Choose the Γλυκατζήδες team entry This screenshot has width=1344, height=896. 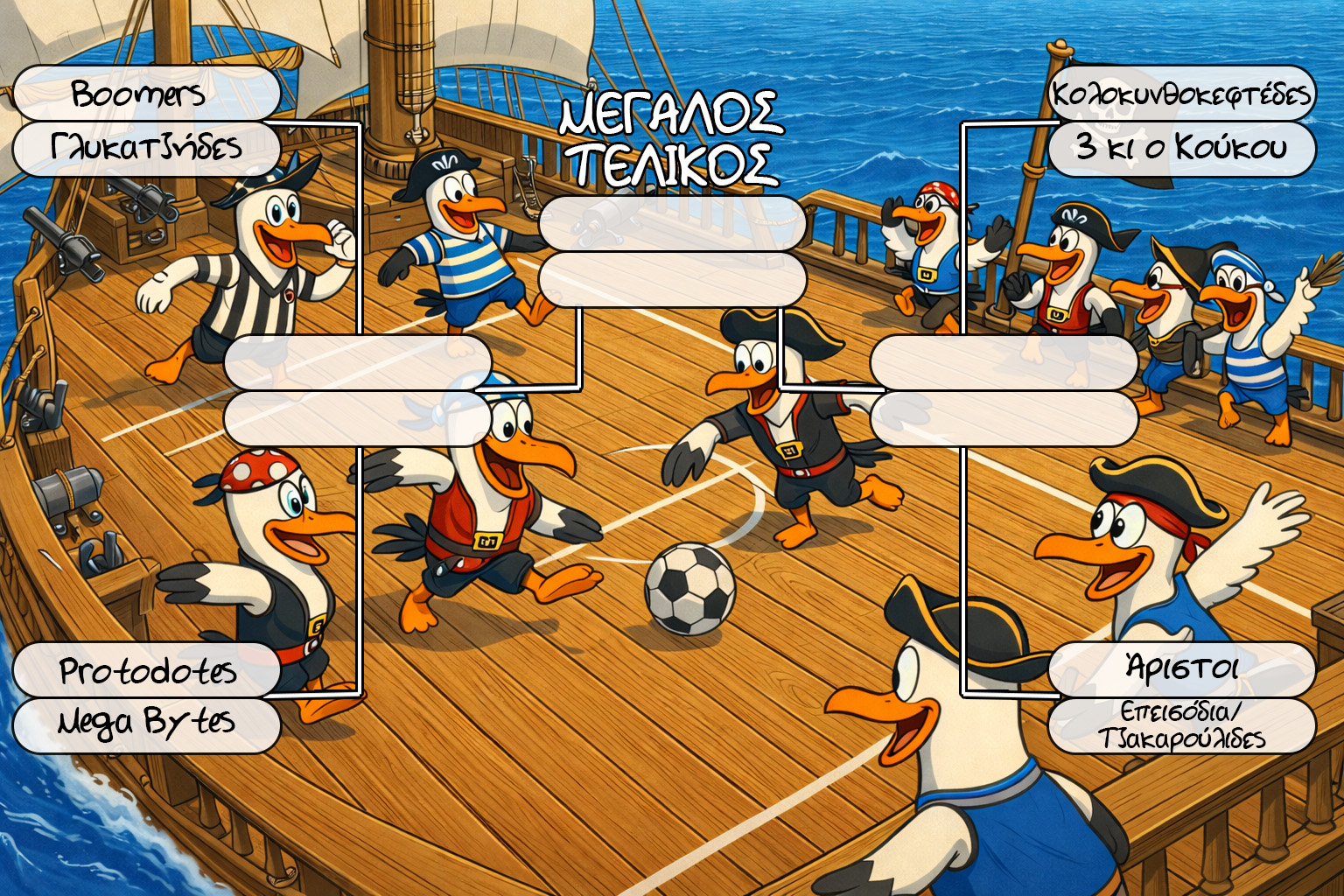pyautogui.click(x=146, y=148)
